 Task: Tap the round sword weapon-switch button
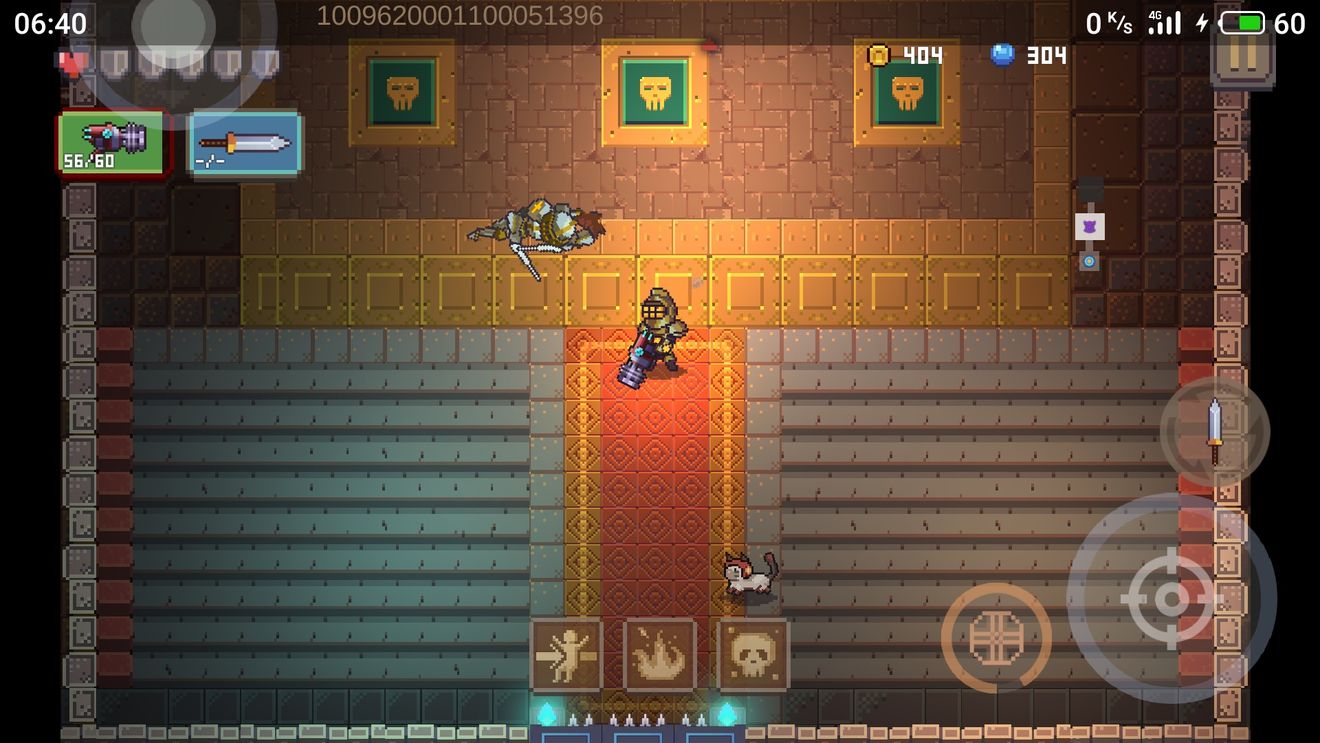click(1214, 431)
